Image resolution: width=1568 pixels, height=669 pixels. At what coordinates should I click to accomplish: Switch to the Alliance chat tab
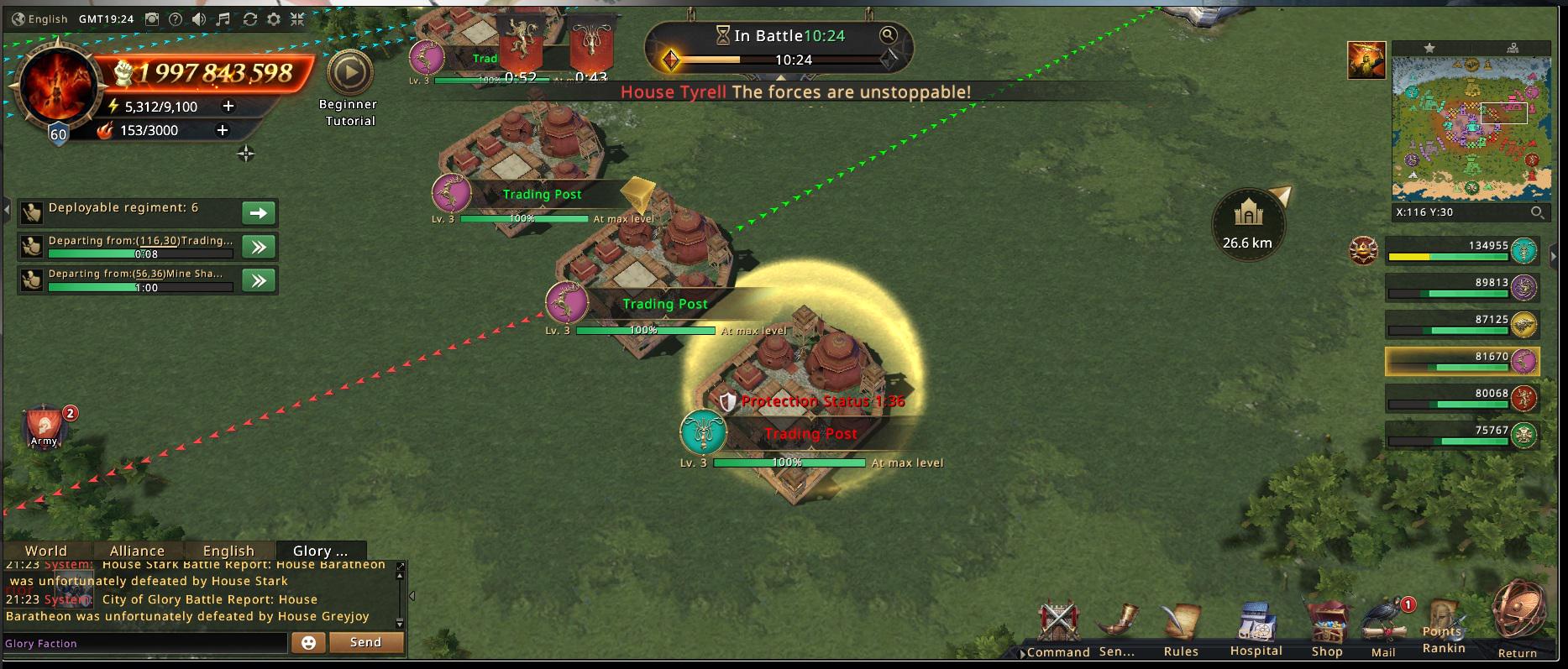pos(137,551)
